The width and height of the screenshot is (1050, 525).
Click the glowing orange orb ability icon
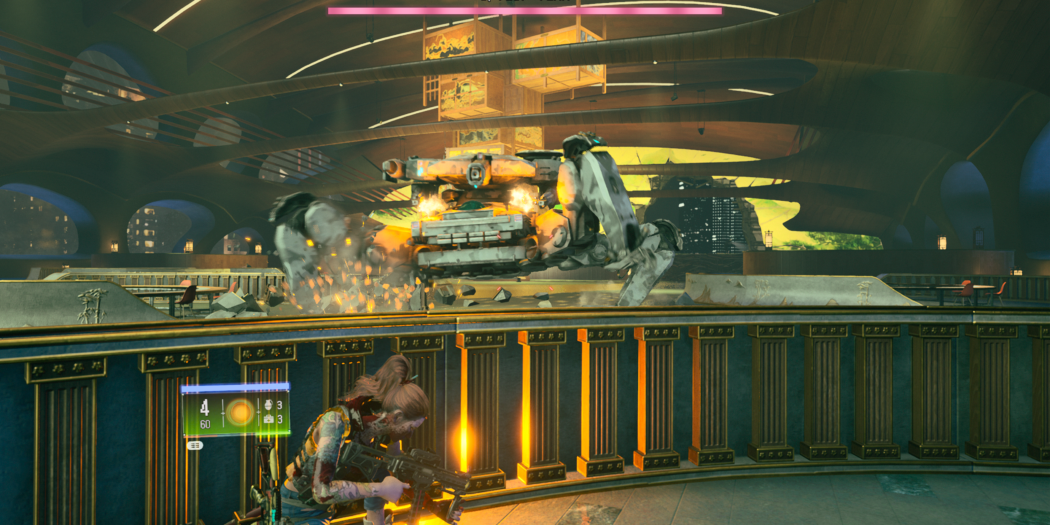pyautogui.click(x=240, y=412)
